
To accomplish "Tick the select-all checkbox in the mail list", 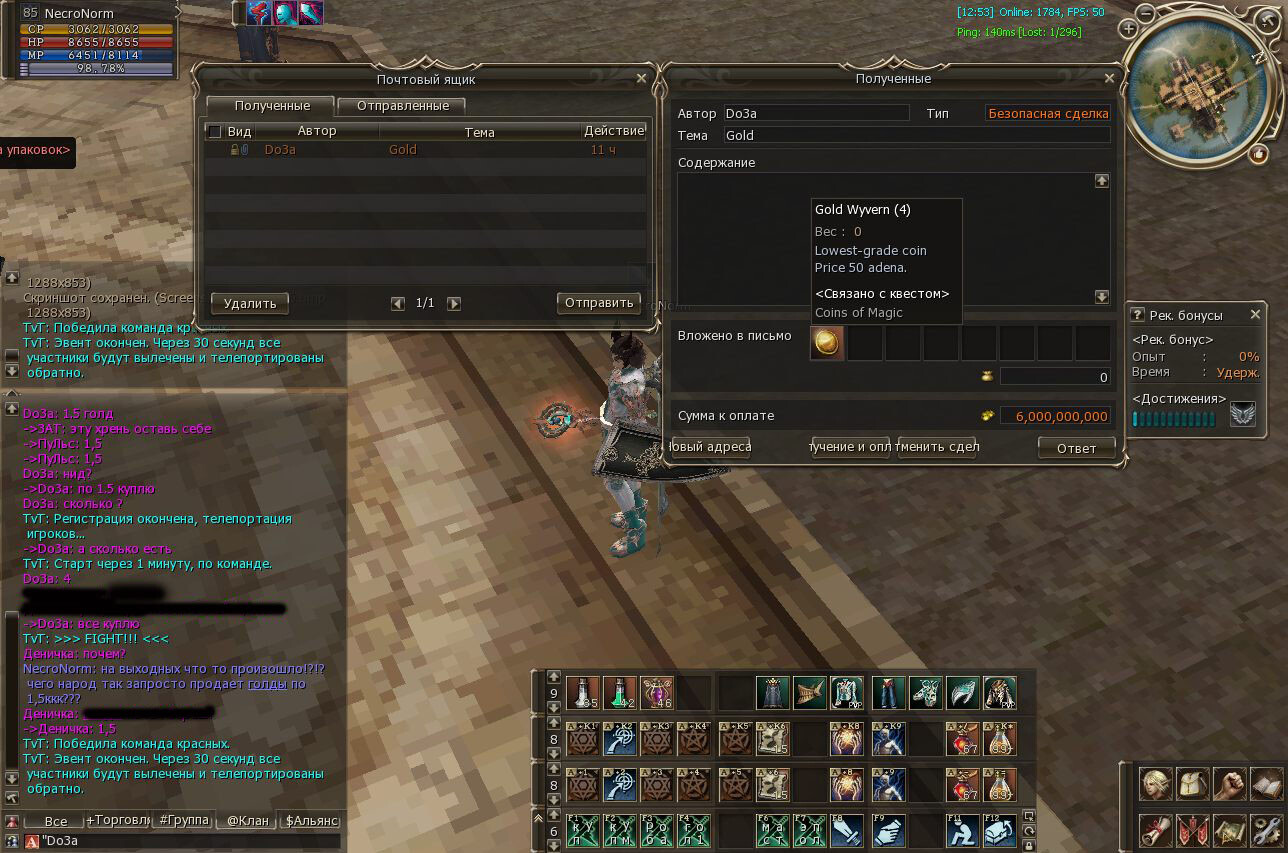I will tap(214, 132).
